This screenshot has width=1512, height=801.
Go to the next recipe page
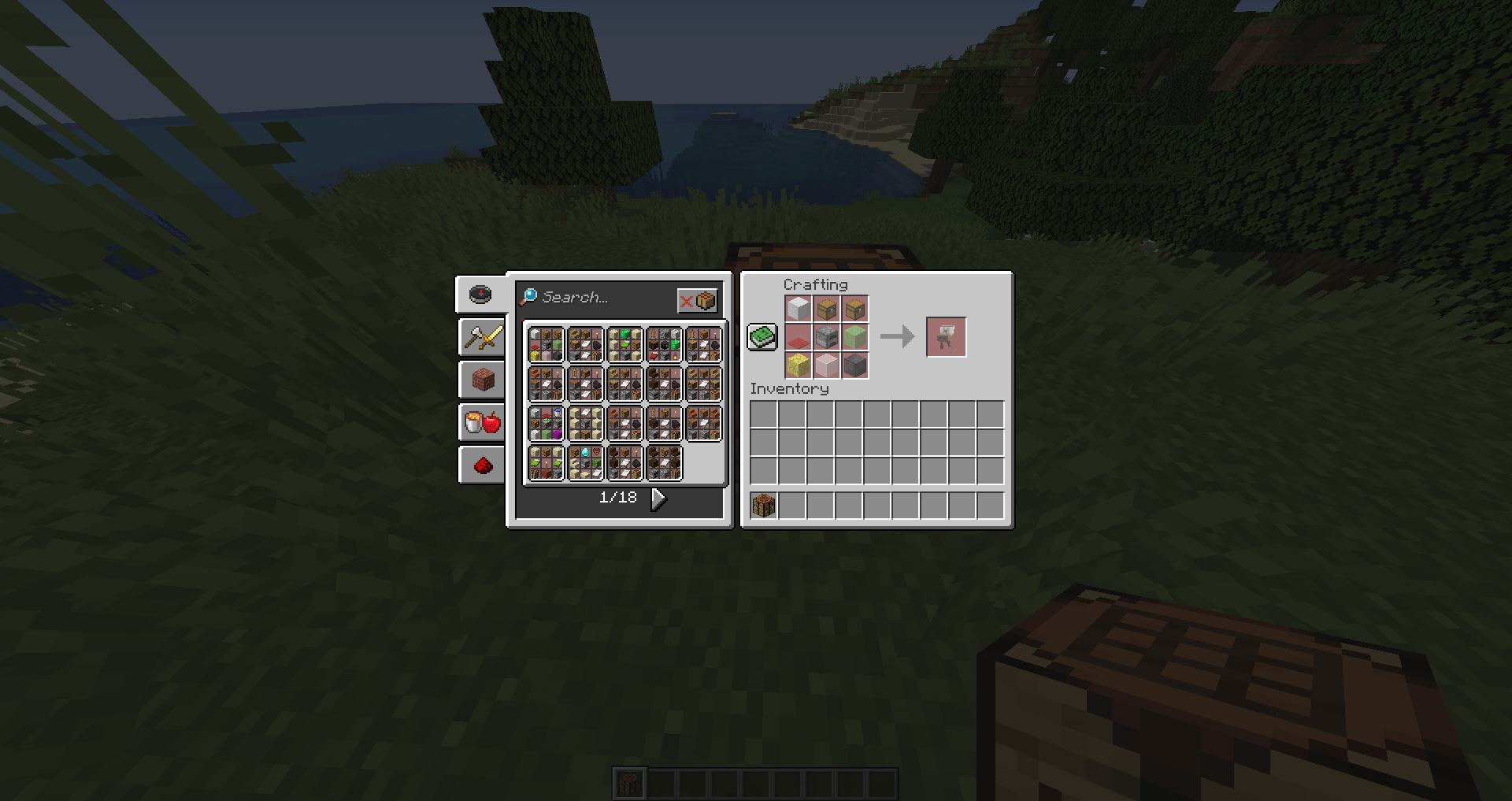point(658,498)
